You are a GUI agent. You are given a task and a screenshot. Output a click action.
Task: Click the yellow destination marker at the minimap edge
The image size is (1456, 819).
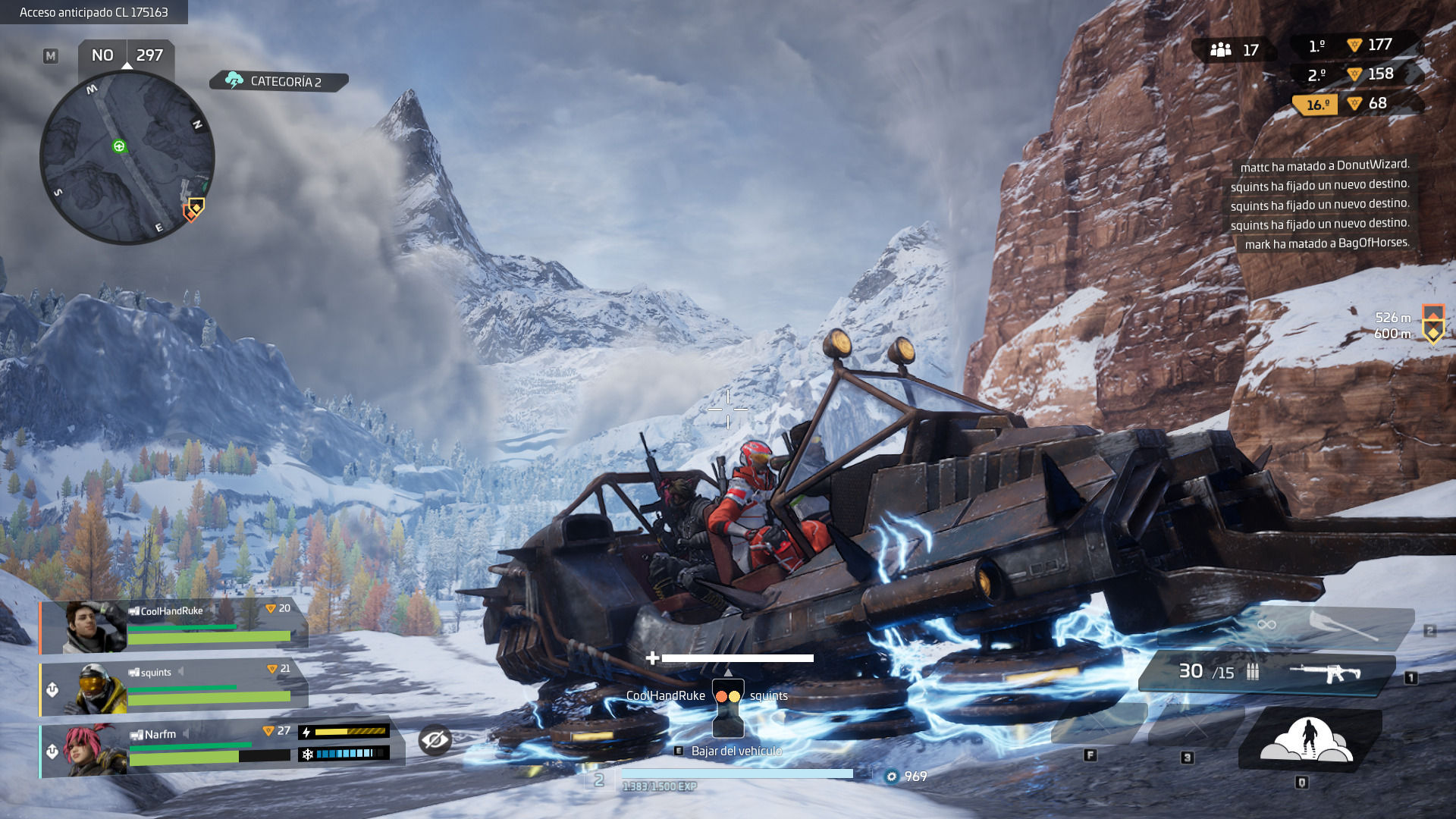(x=197, y=205)
